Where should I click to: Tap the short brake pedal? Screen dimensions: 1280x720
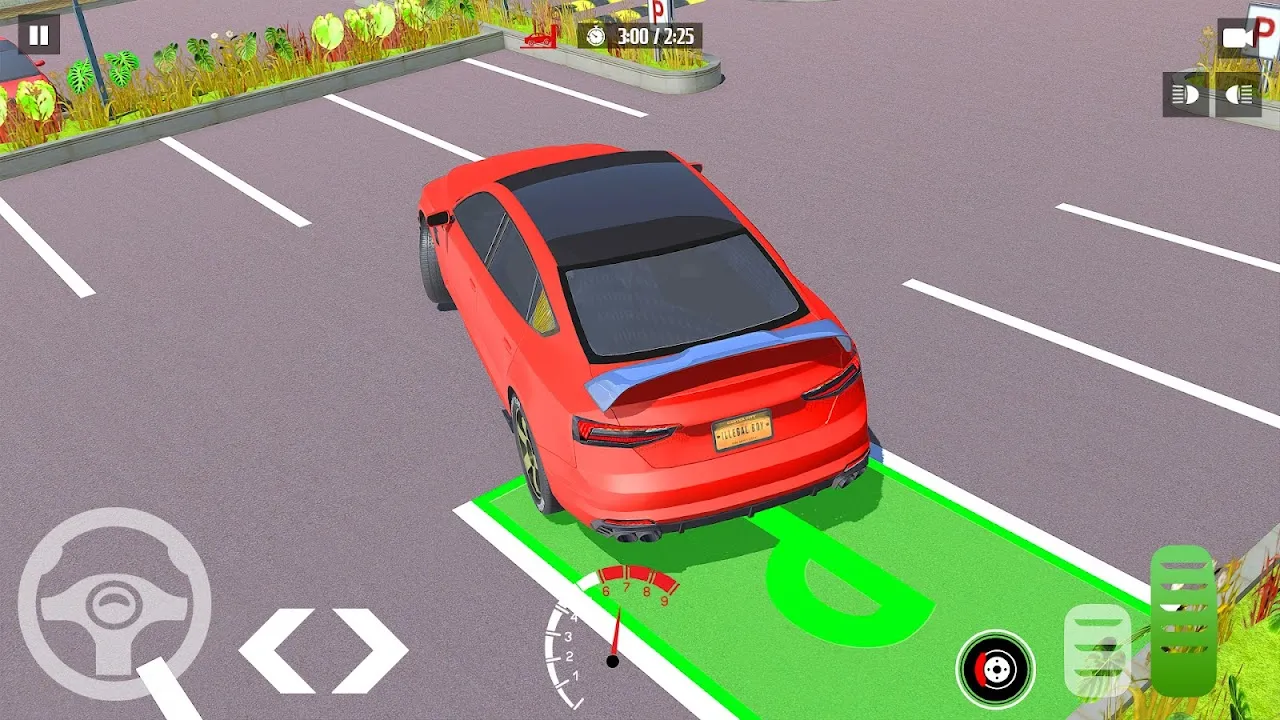(x=1097, y=649)
